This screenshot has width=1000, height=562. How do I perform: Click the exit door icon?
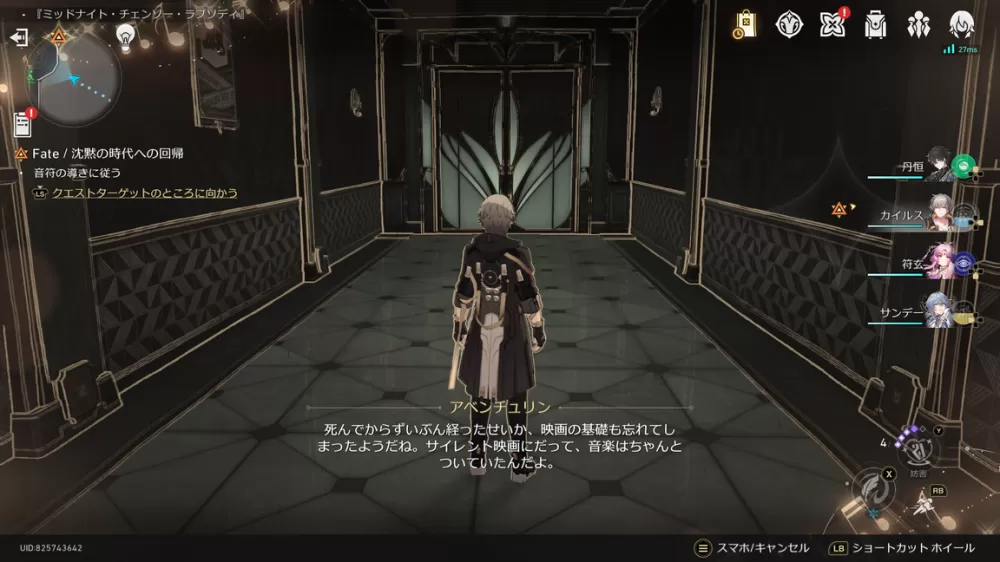point(18,37)
